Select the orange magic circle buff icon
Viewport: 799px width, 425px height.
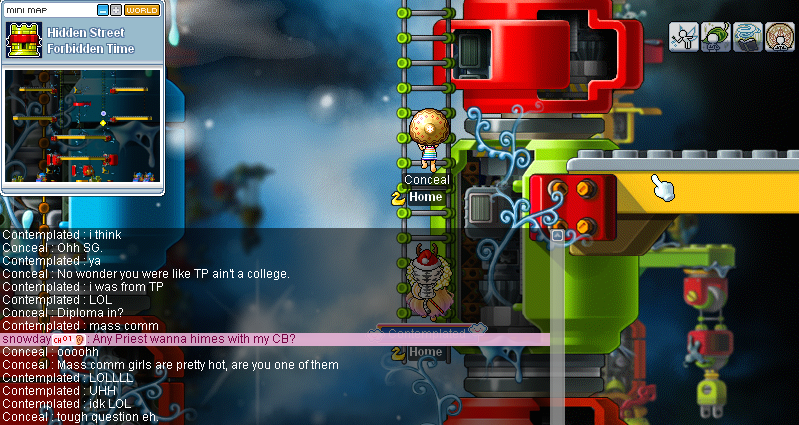pyautogui.click(x=780, y=37)
